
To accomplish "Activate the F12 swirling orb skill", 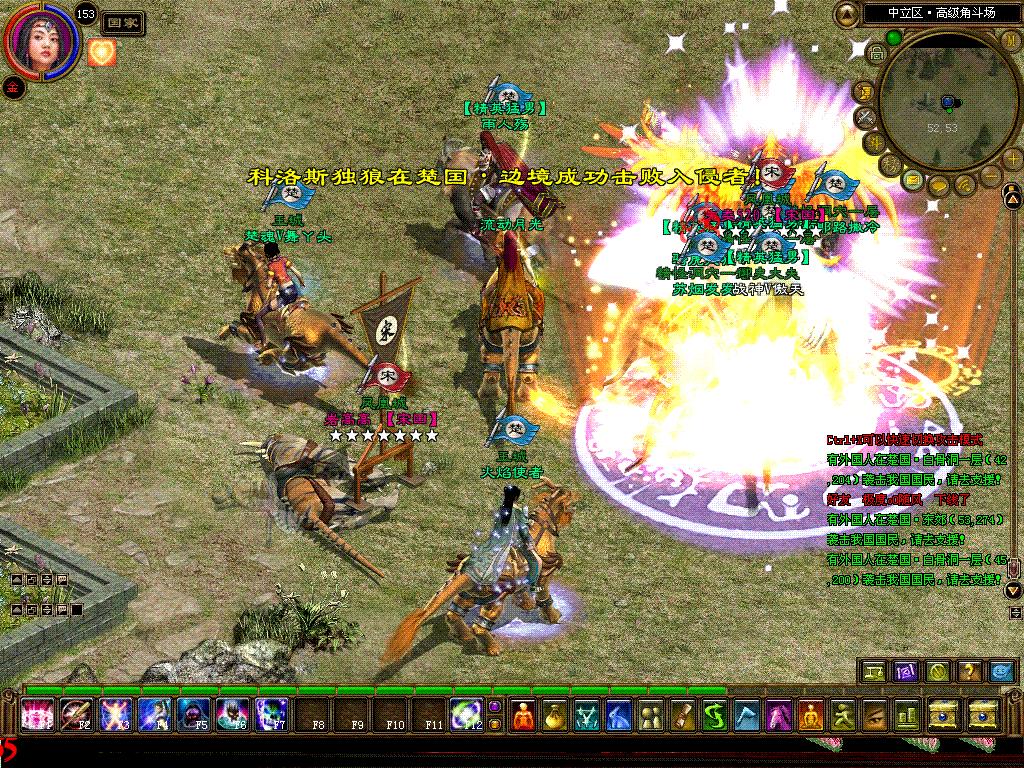I will coord(465,714).
